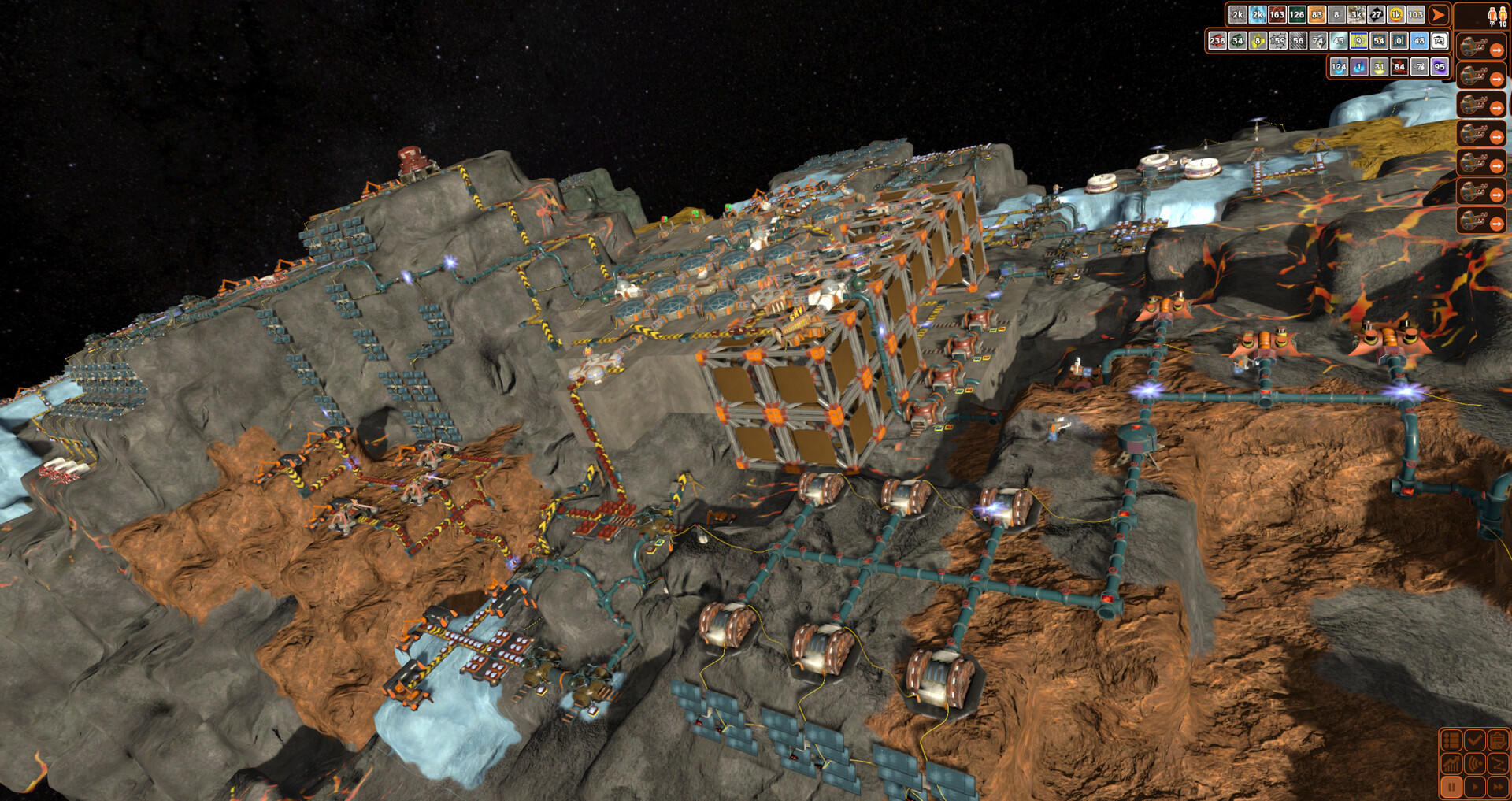Click the checkmark objectives button
This screenshot has width=1512, height=801.
pos(1474,740)
